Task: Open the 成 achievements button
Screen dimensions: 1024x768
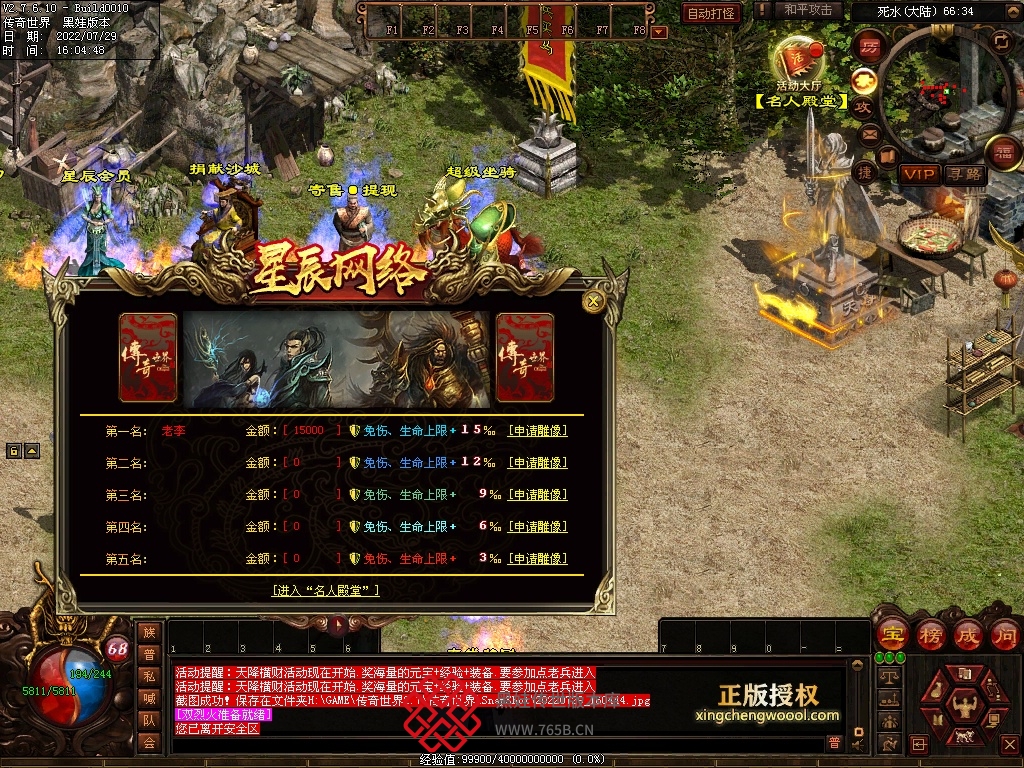Action: tap(968, 634)
